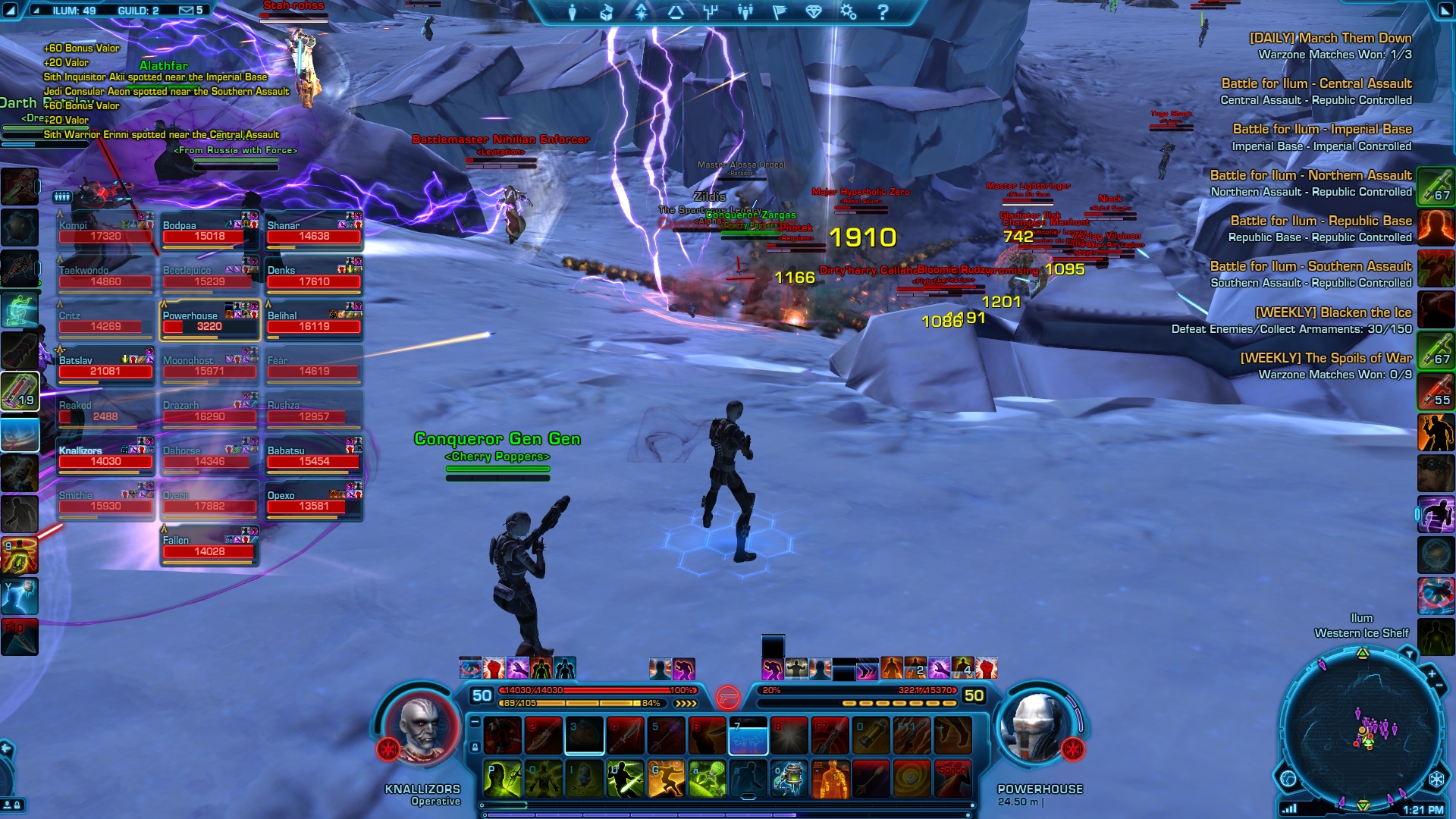
Task: Choose Opexo in the ops frame
Action: tap(314, 501)
